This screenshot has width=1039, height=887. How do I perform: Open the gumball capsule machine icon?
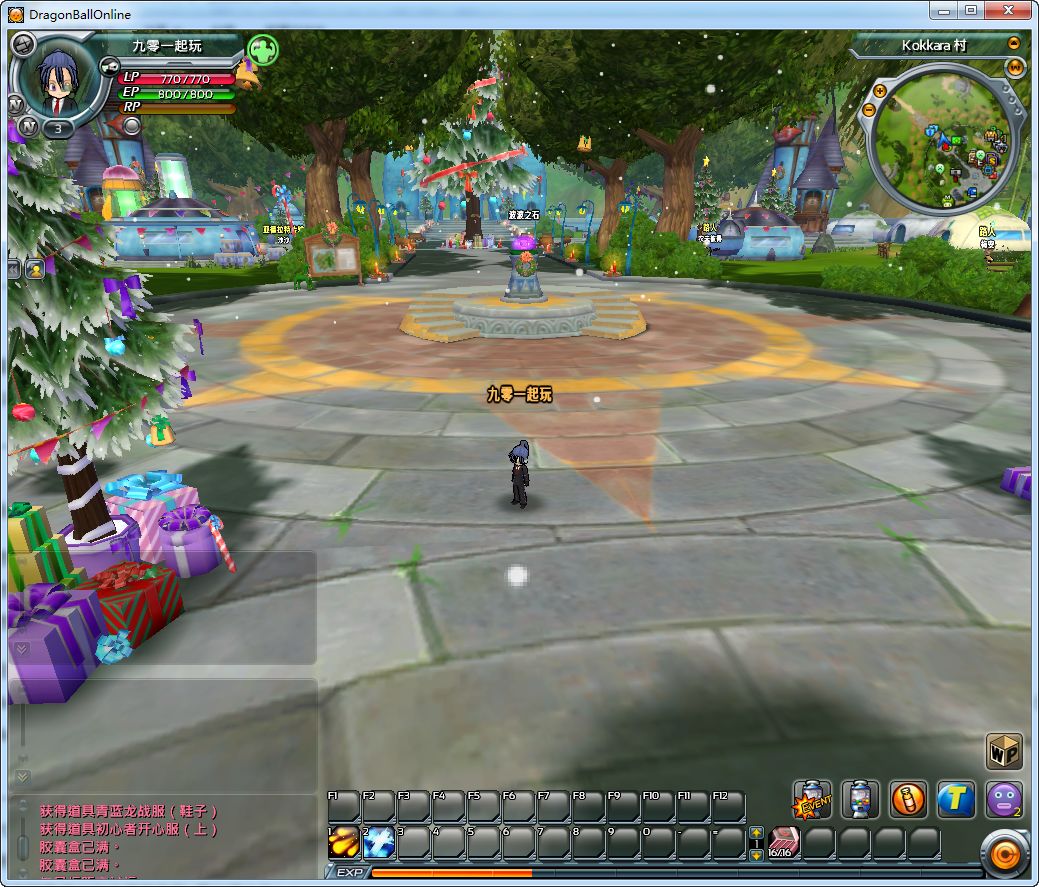pos(860,800)
